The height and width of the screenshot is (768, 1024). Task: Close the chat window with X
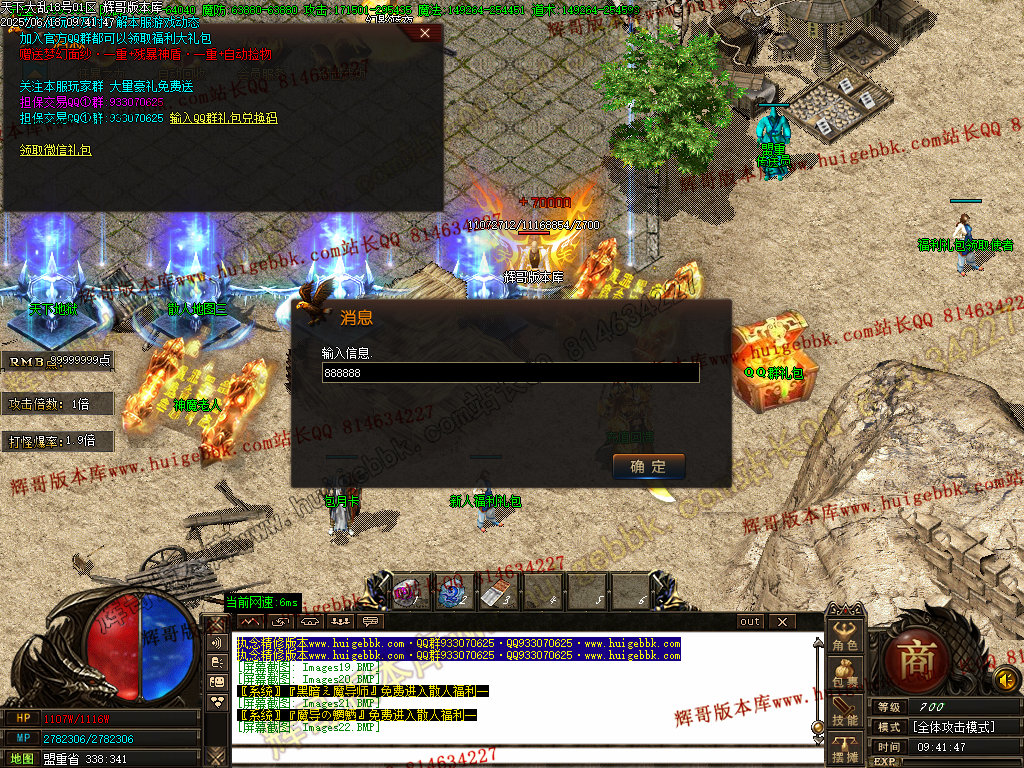(782, 621)
